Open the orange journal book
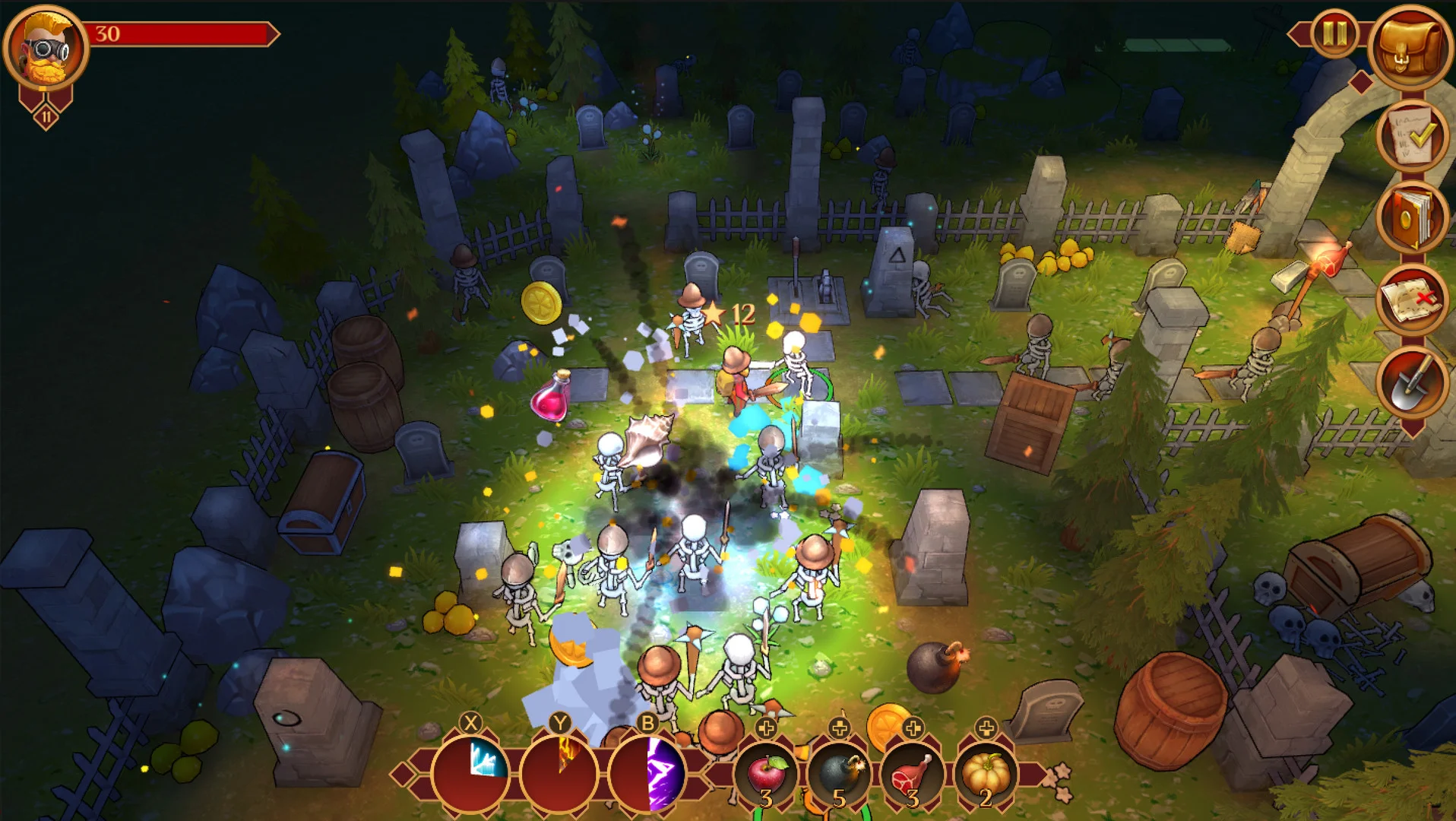This screenshot has height=821, width=1456. (1411, 218)
